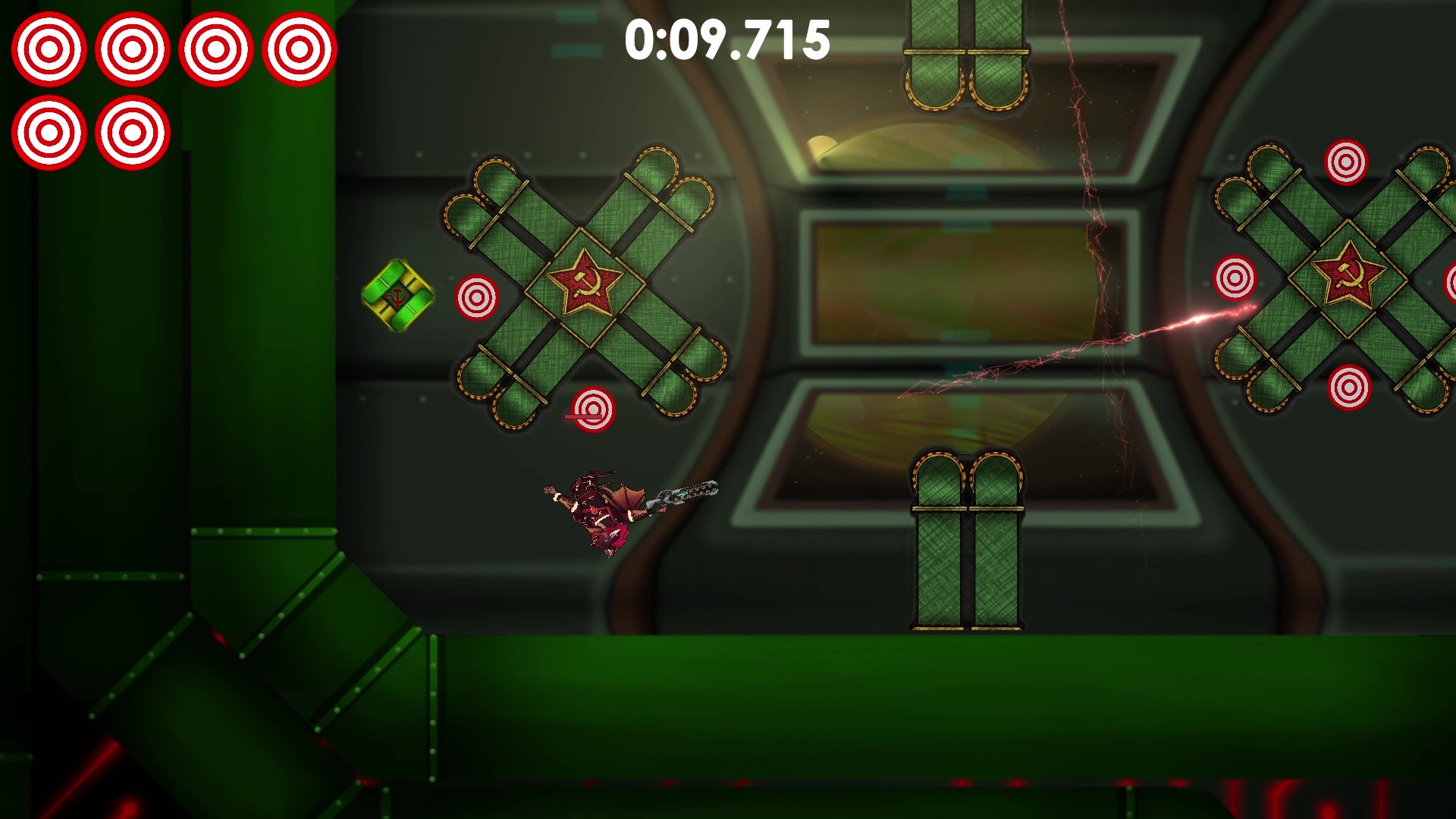The height and width of the screenshot is (819, 1456).
Task: Click the half-hidden target below the left platform
Action: (x=595, y=409)
